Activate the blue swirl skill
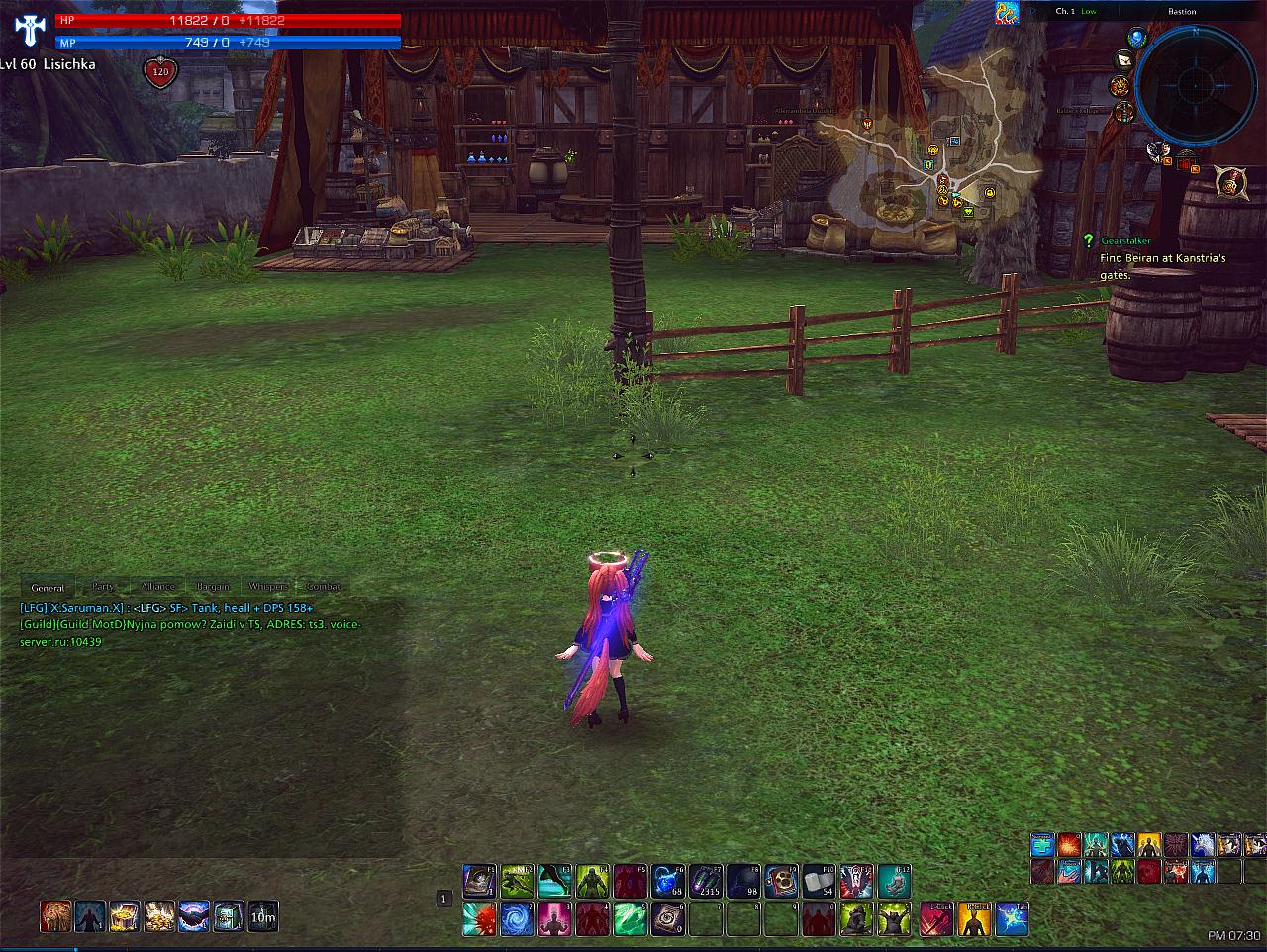The width and height of the screenshot is (1267, 952). click(x=518, y=919)
